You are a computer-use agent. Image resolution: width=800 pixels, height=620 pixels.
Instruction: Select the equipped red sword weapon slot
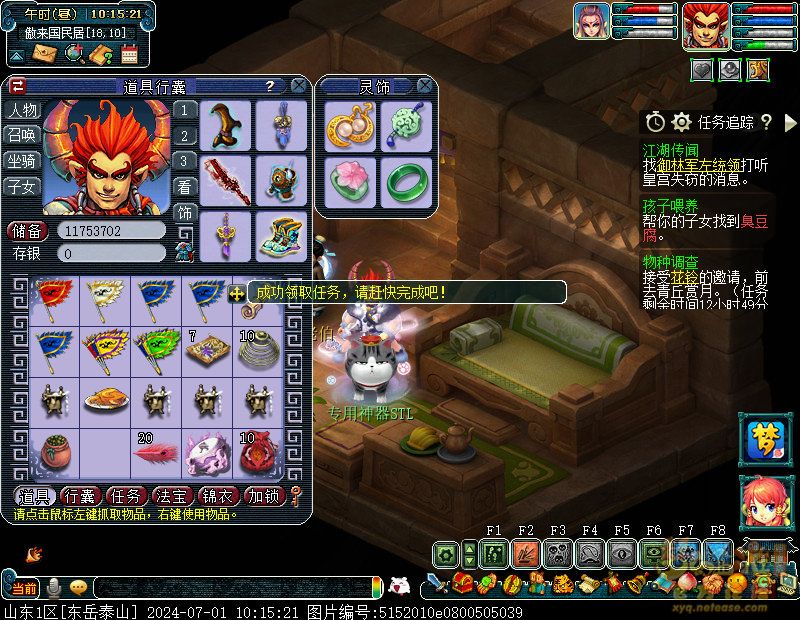pyautogui.click(x=226, y=180)
